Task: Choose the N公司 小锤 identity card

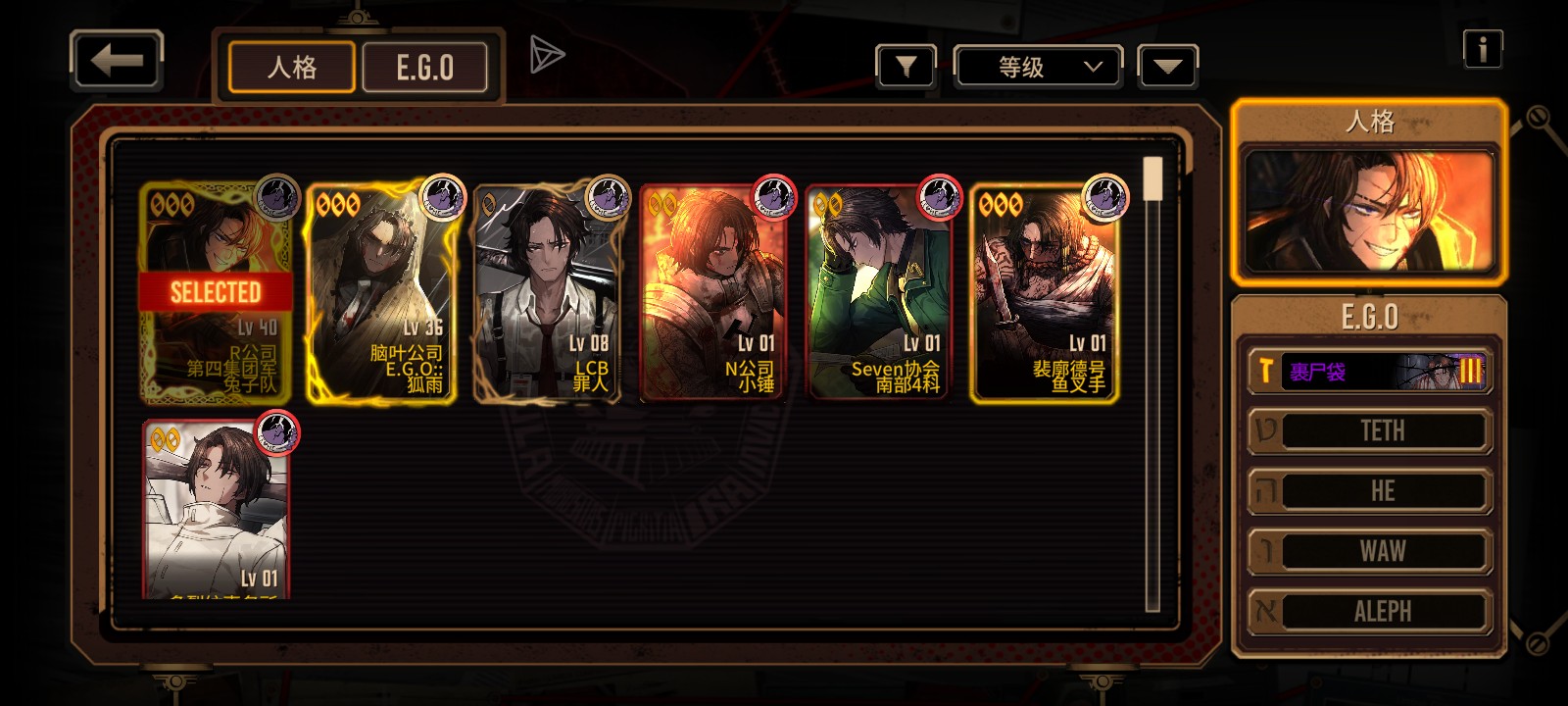Action: (x=713, y=292)
